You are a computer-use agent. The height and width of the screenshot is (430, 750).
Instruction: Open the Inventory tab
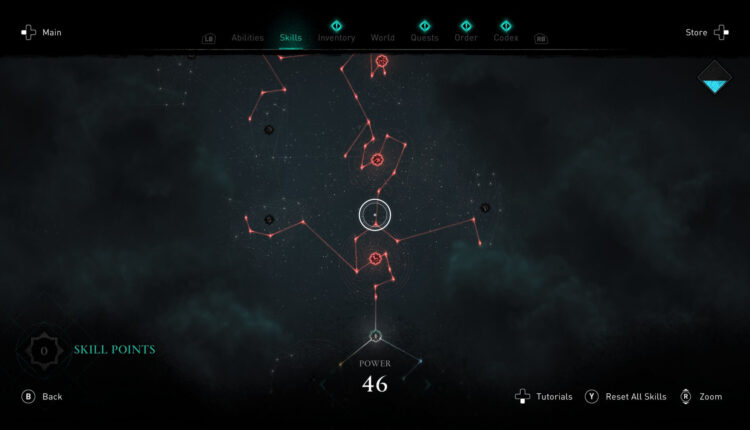[x=336, y=38]
